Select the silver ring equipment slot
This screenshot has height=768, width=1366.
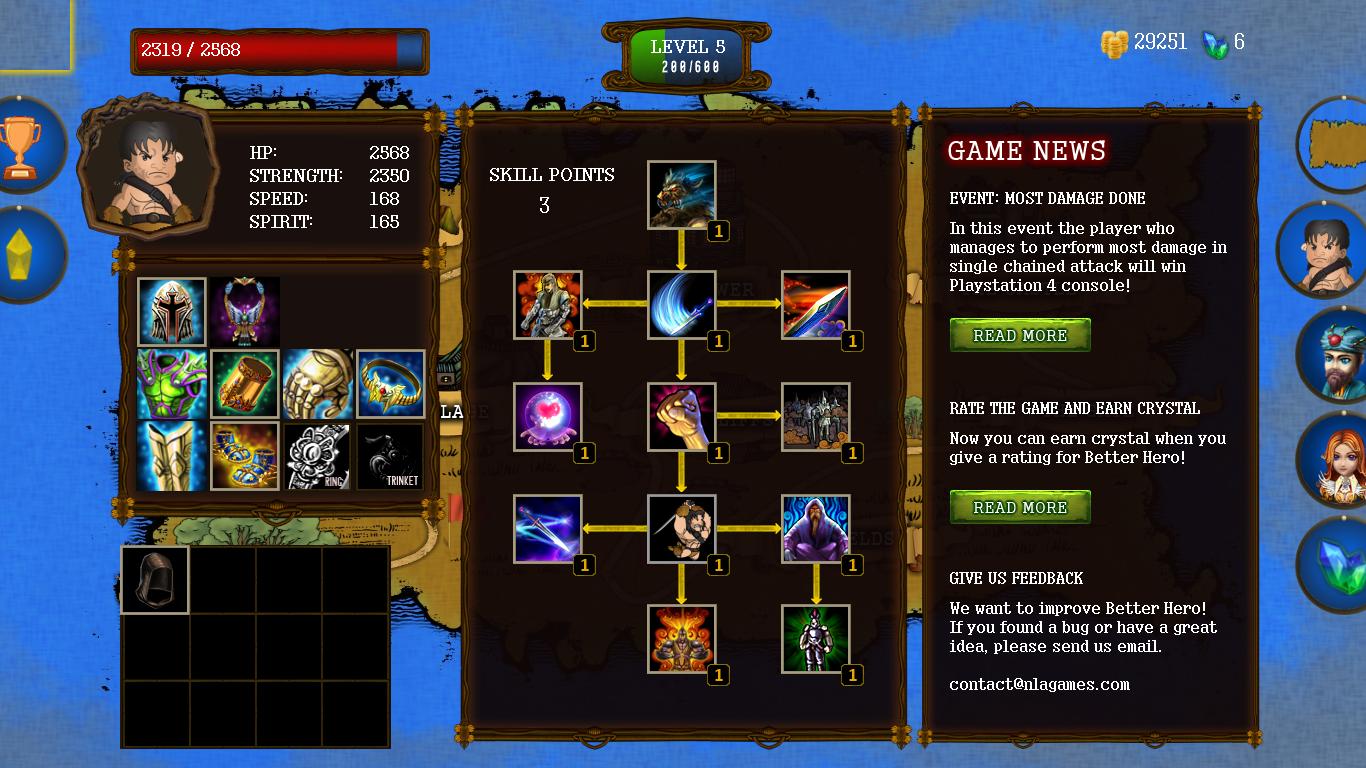[316, 455]
